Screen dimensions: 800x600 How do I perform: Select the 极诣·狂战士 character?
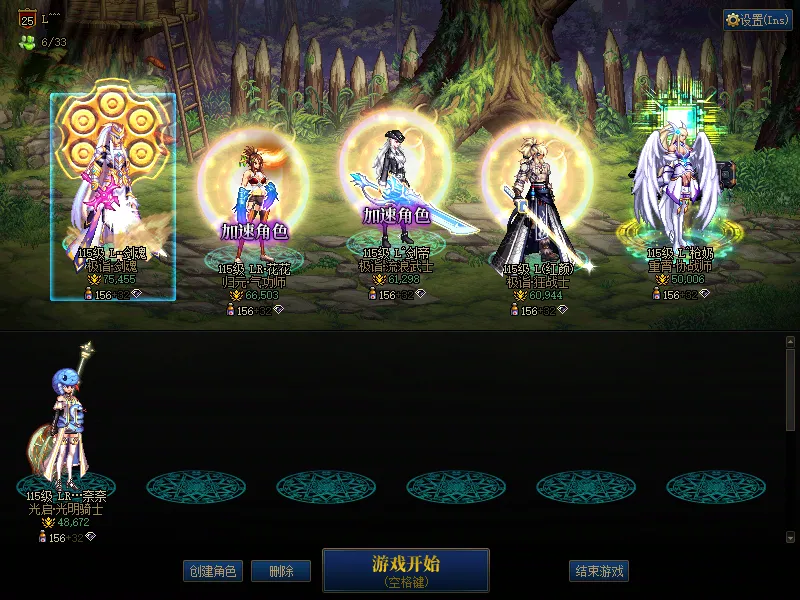click(x=538, y=210)
